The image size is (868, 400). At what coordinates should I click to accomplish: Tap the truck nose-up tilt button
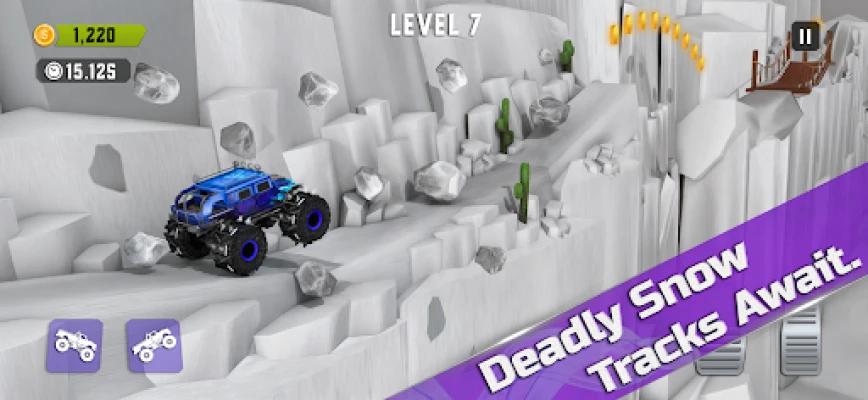pyautogui.click(x=153, y=345)
